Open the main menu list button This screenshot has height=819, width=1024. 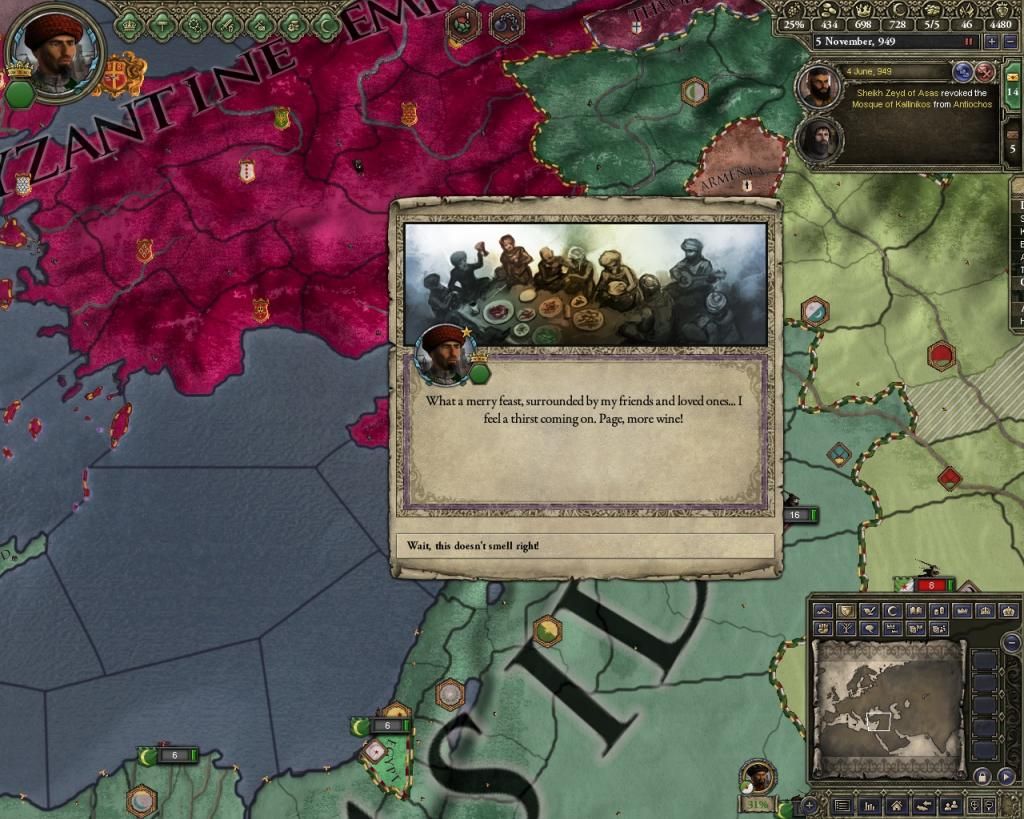843,805
